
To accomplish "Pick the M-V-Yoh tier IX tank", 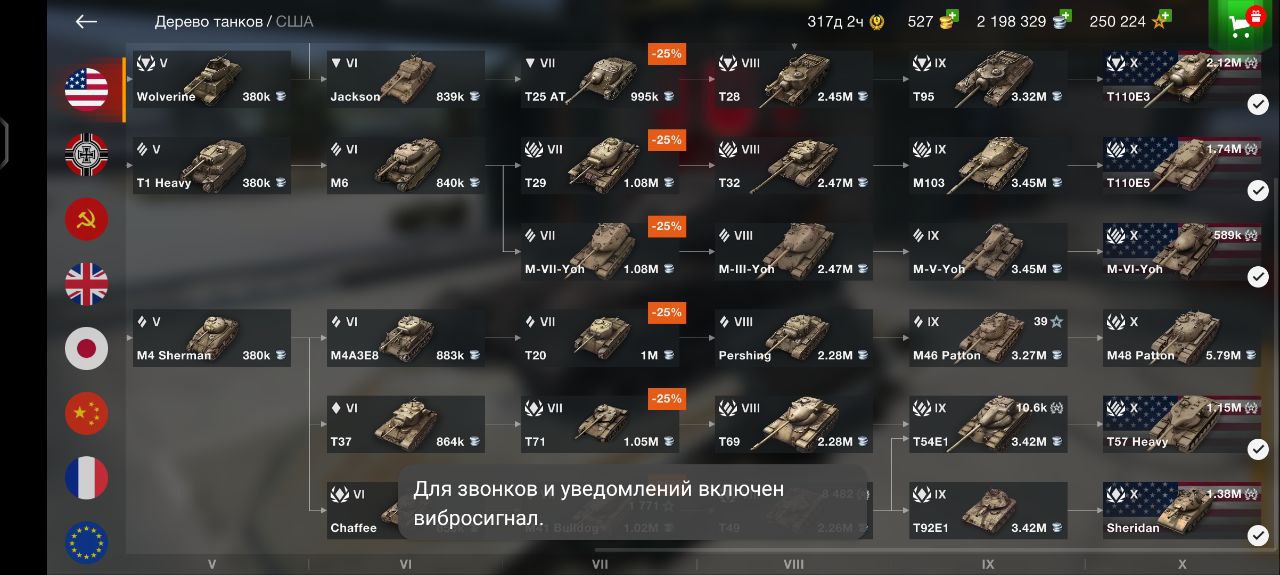I will (988, 252).
